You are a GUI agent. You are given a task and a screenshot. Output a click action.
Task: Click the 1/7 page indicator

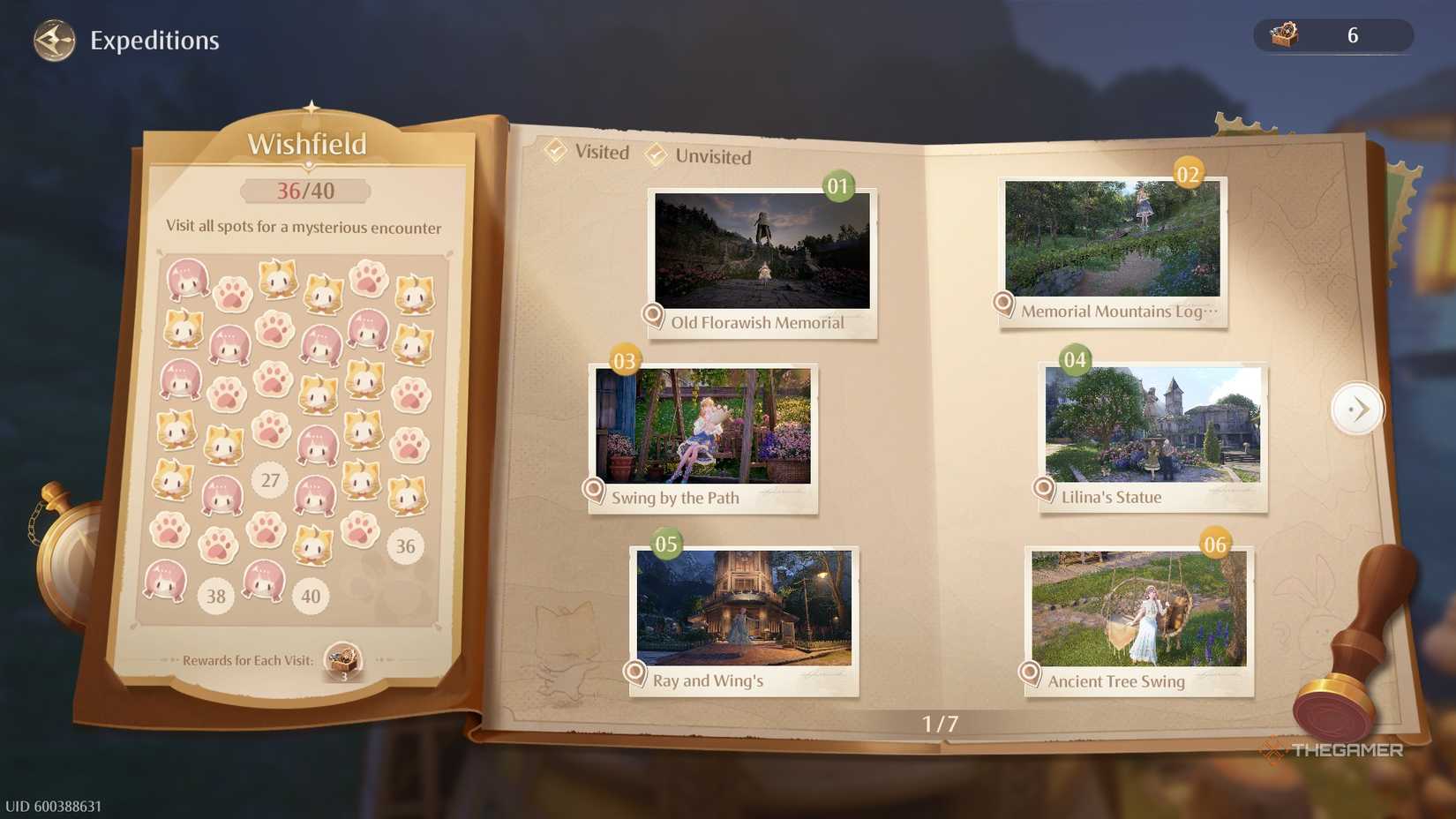click(940, 723)
